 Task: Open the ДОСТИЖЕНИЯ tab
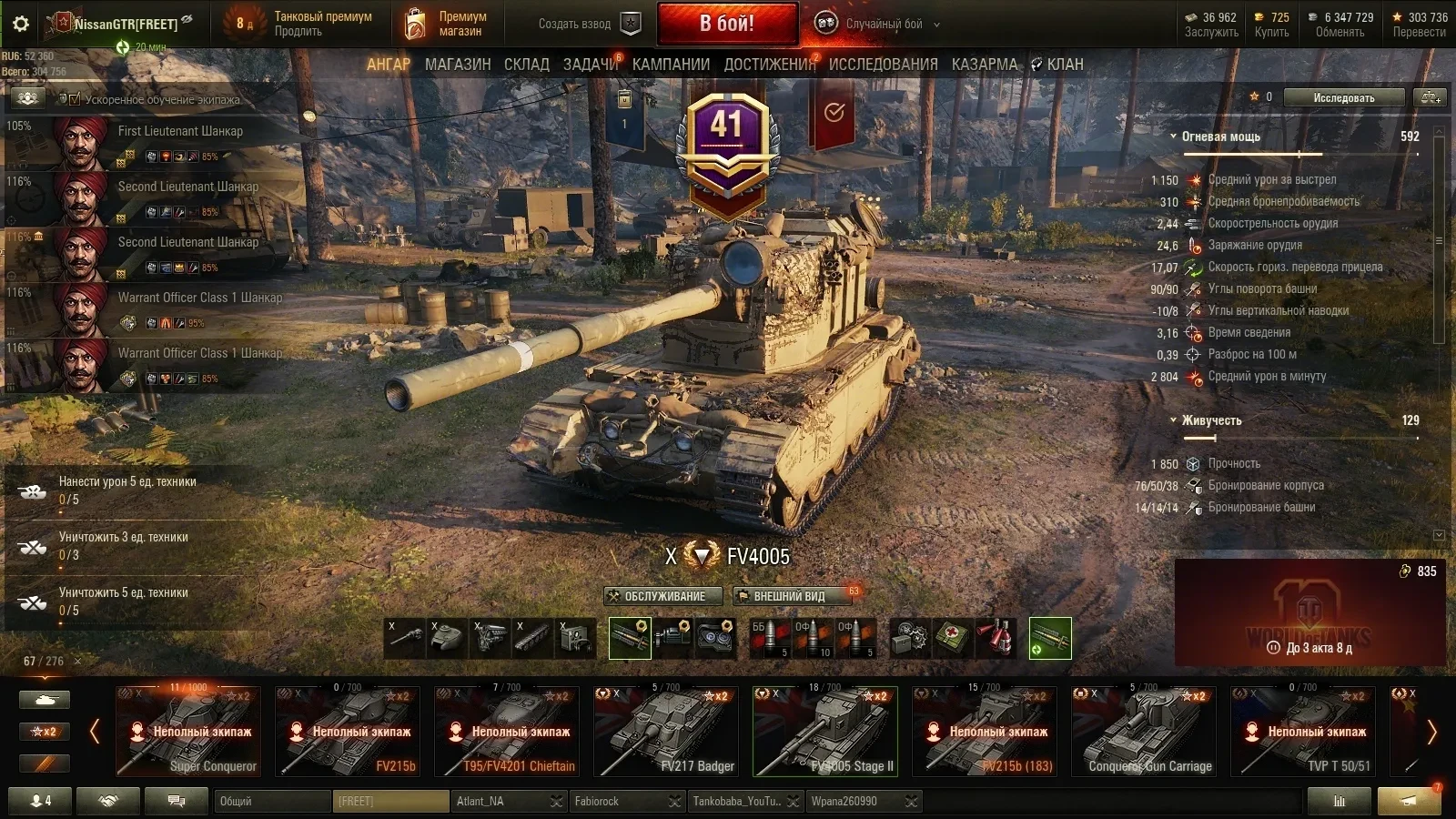[770, 65]
